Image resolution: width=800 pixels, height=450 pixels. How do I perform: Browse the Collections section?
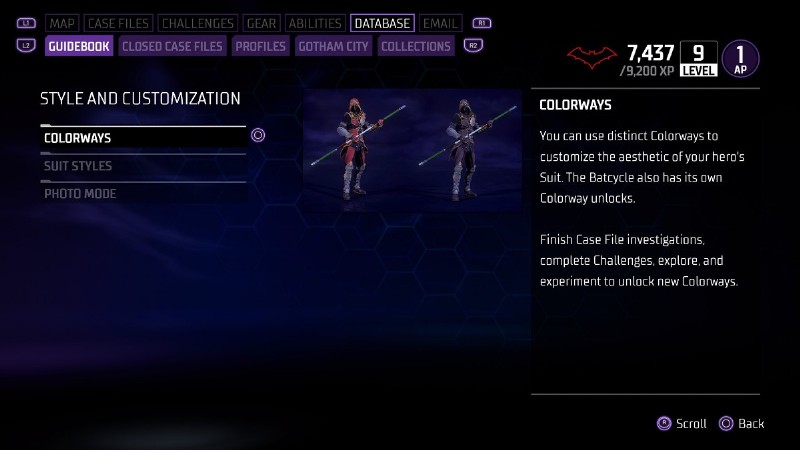(x=416, y=46)
